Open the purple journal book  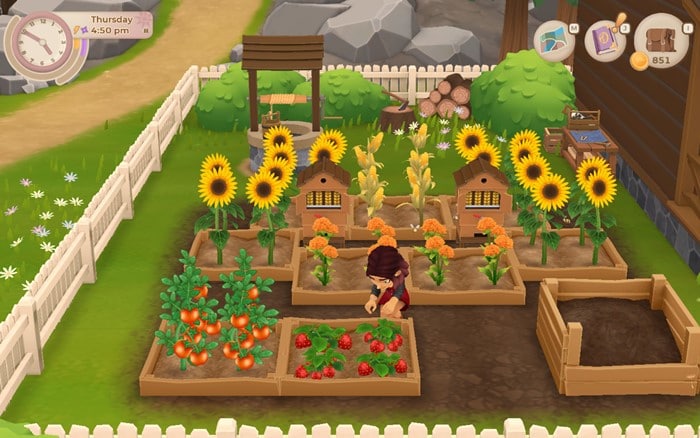tap(605, 38)
